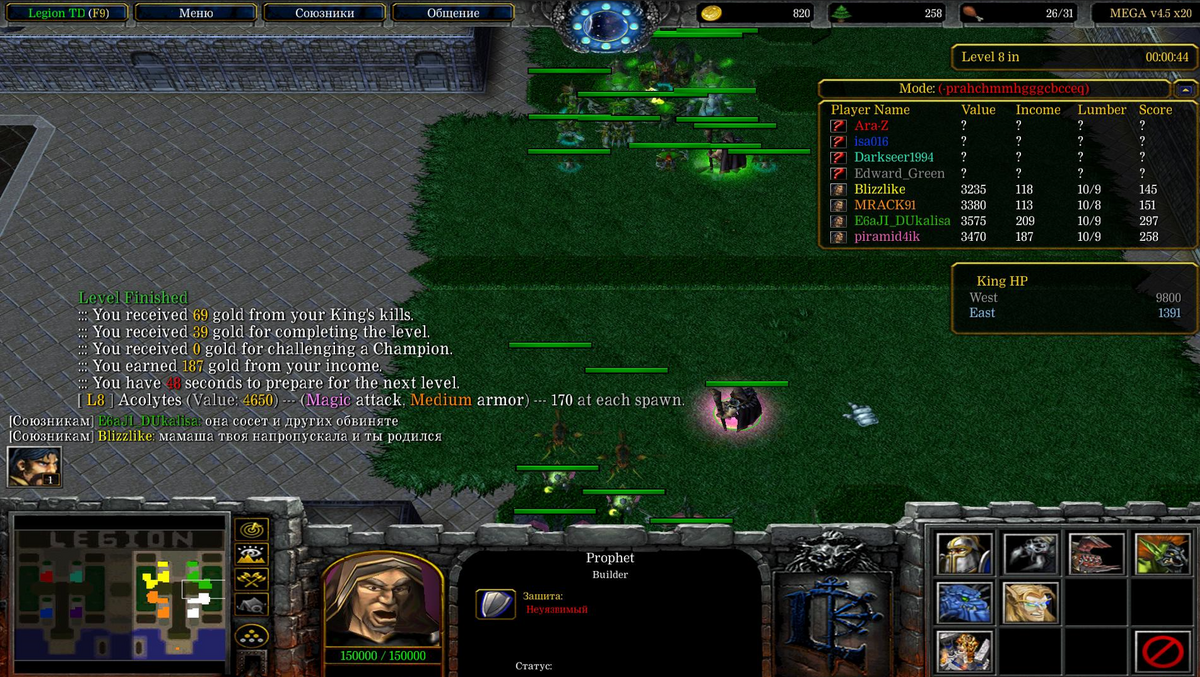Select the idle worker portrait icon

[x=34, y=467]
